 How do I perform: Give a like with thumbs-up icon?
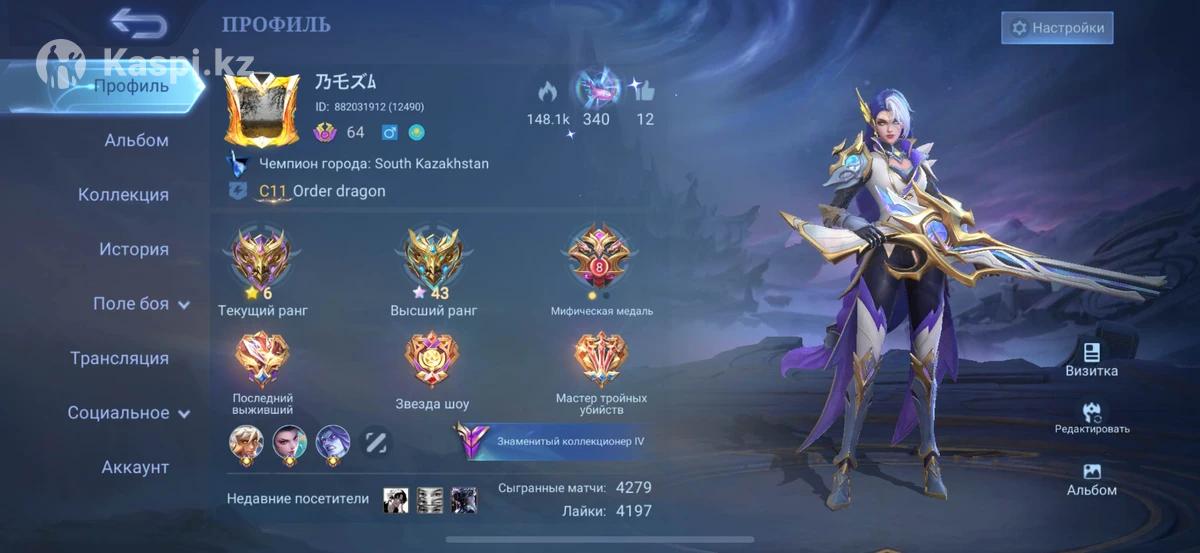click(644, 92)
